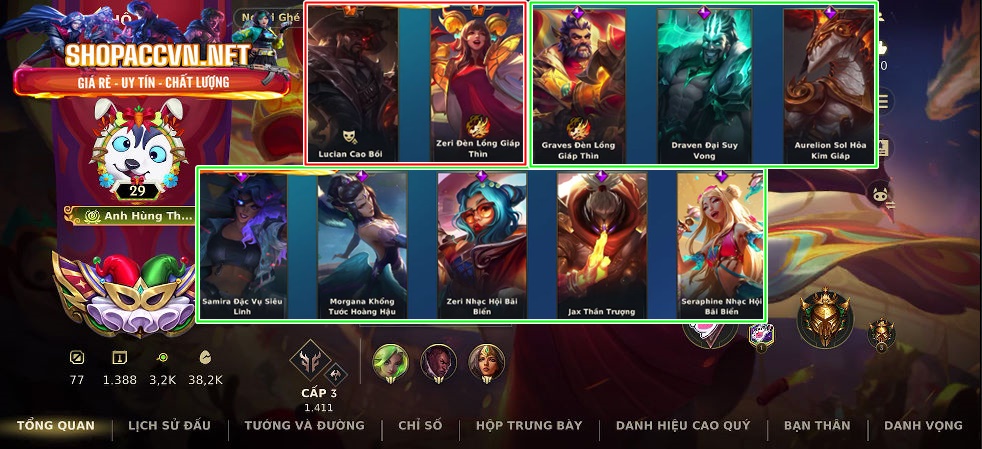Select the Morgana Khổng Tước Hoàng Hậu skin

click(362, 245)
